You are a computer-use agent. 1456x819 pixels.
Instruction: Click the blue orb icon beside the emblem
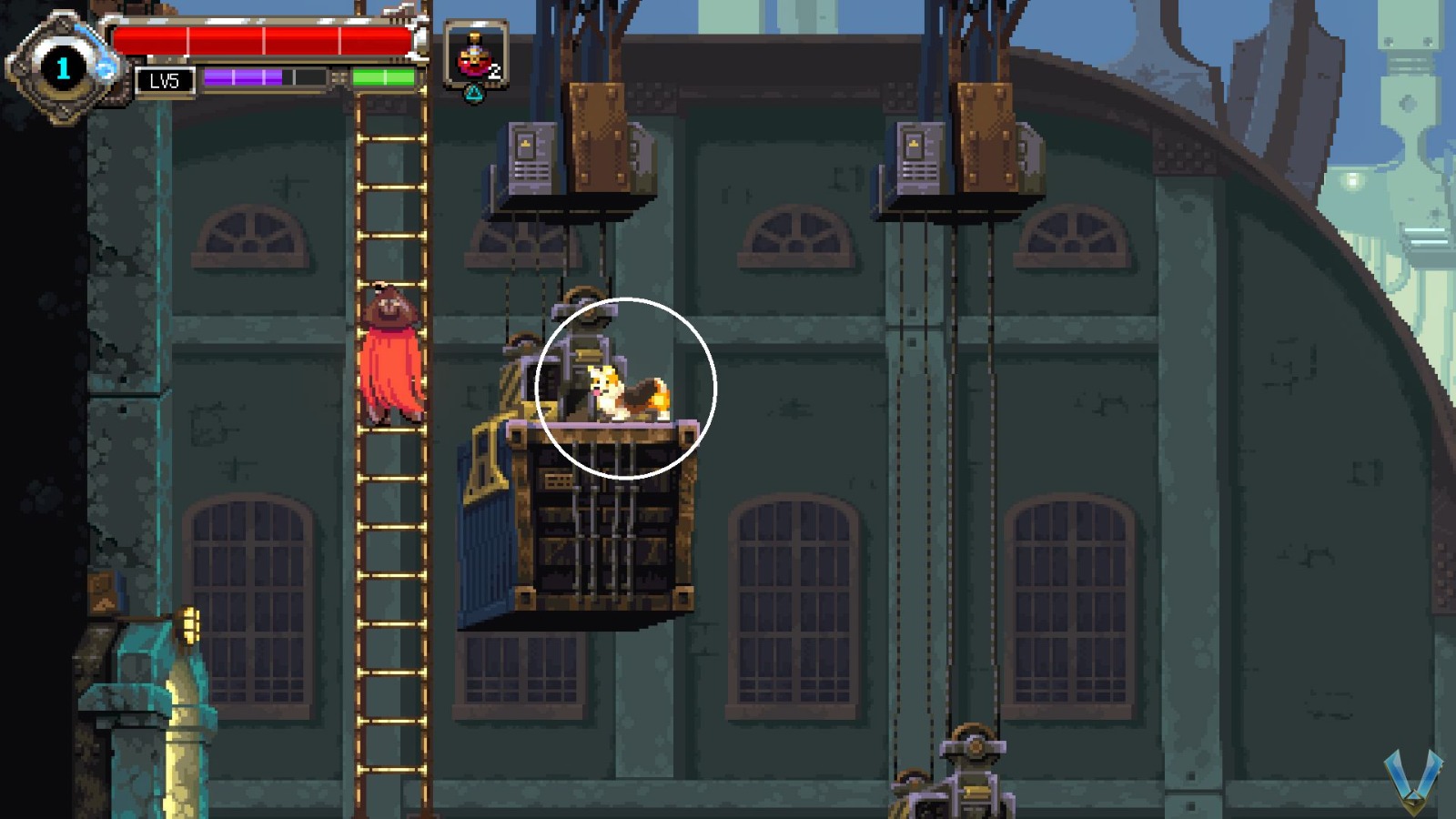tap(106, 67)
